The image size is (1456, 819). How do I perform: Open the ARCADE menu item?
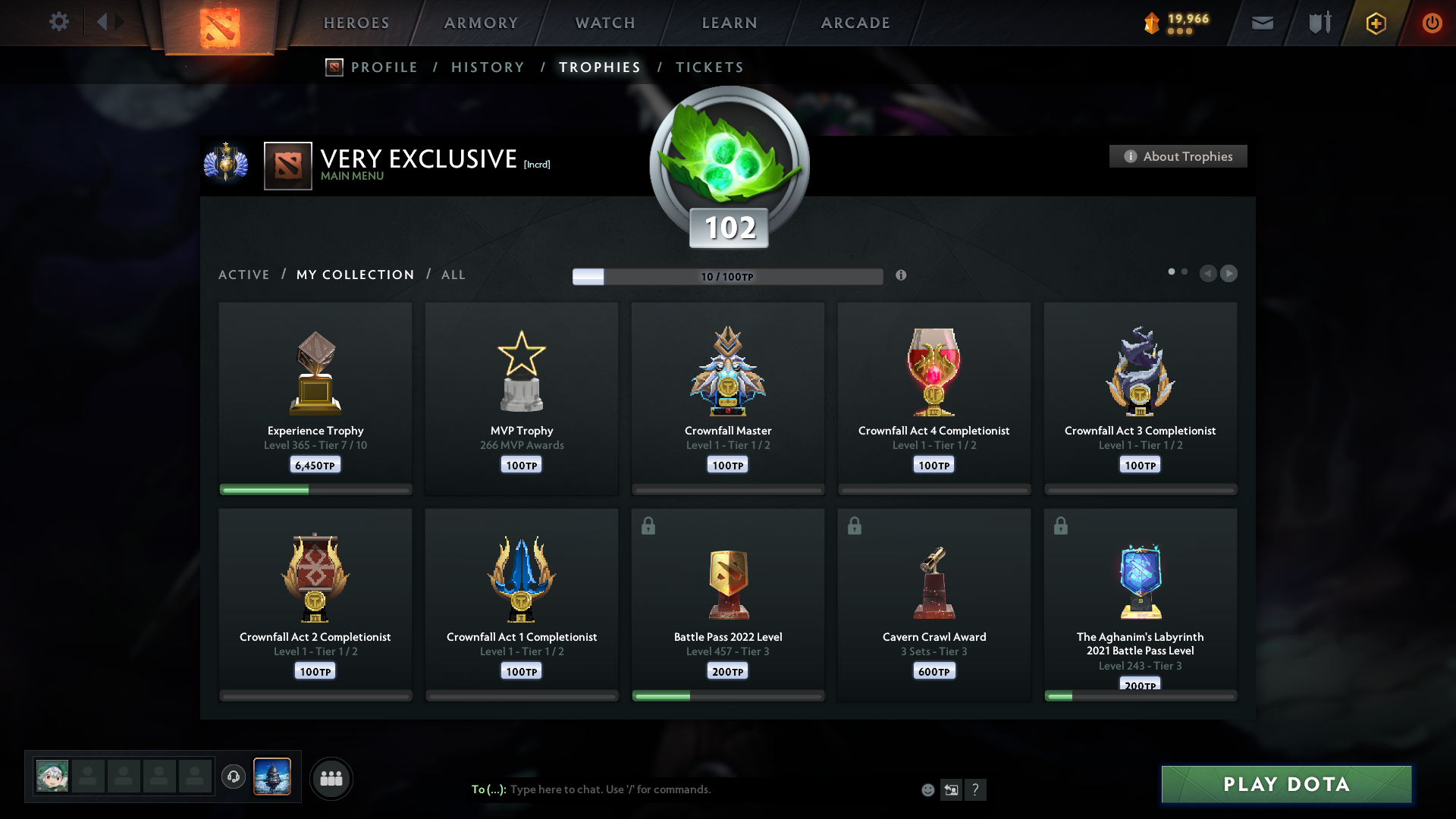pyautogui.click(x=855, y=23)
